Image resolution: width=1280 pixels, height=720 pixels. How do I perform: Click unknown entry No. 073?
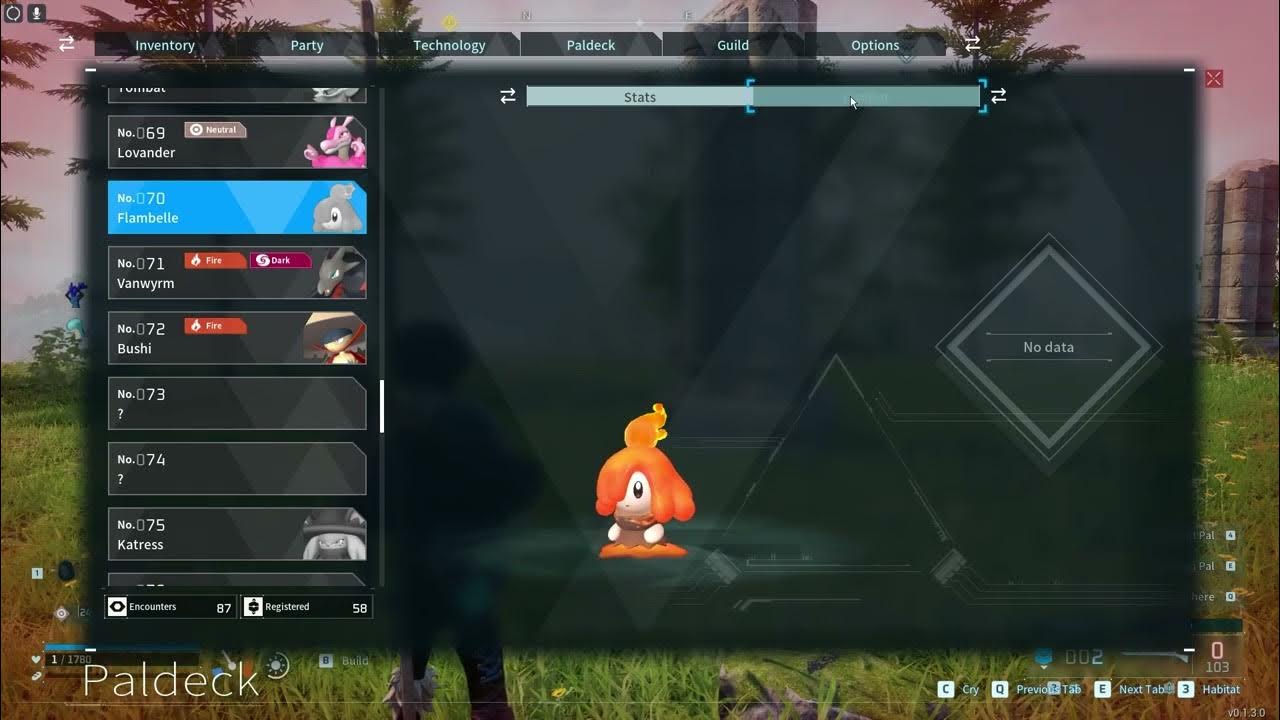pos(237,403)
